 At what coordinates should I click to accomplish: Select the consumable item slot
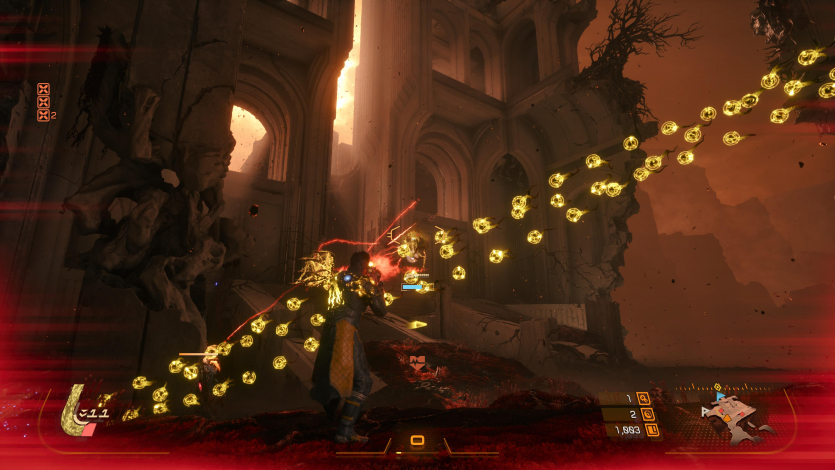coord(417,440)
